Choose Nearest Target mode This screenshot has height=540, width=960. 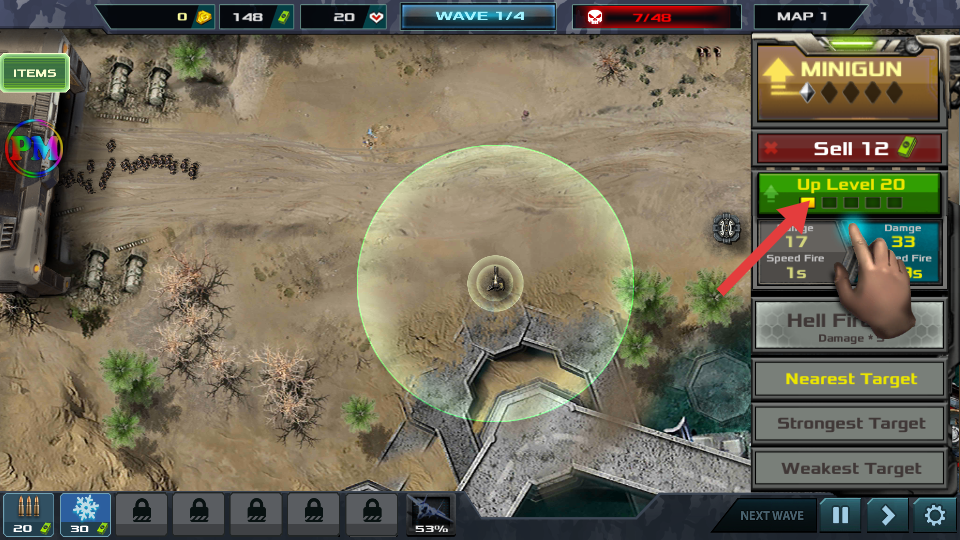pos(850,379)
